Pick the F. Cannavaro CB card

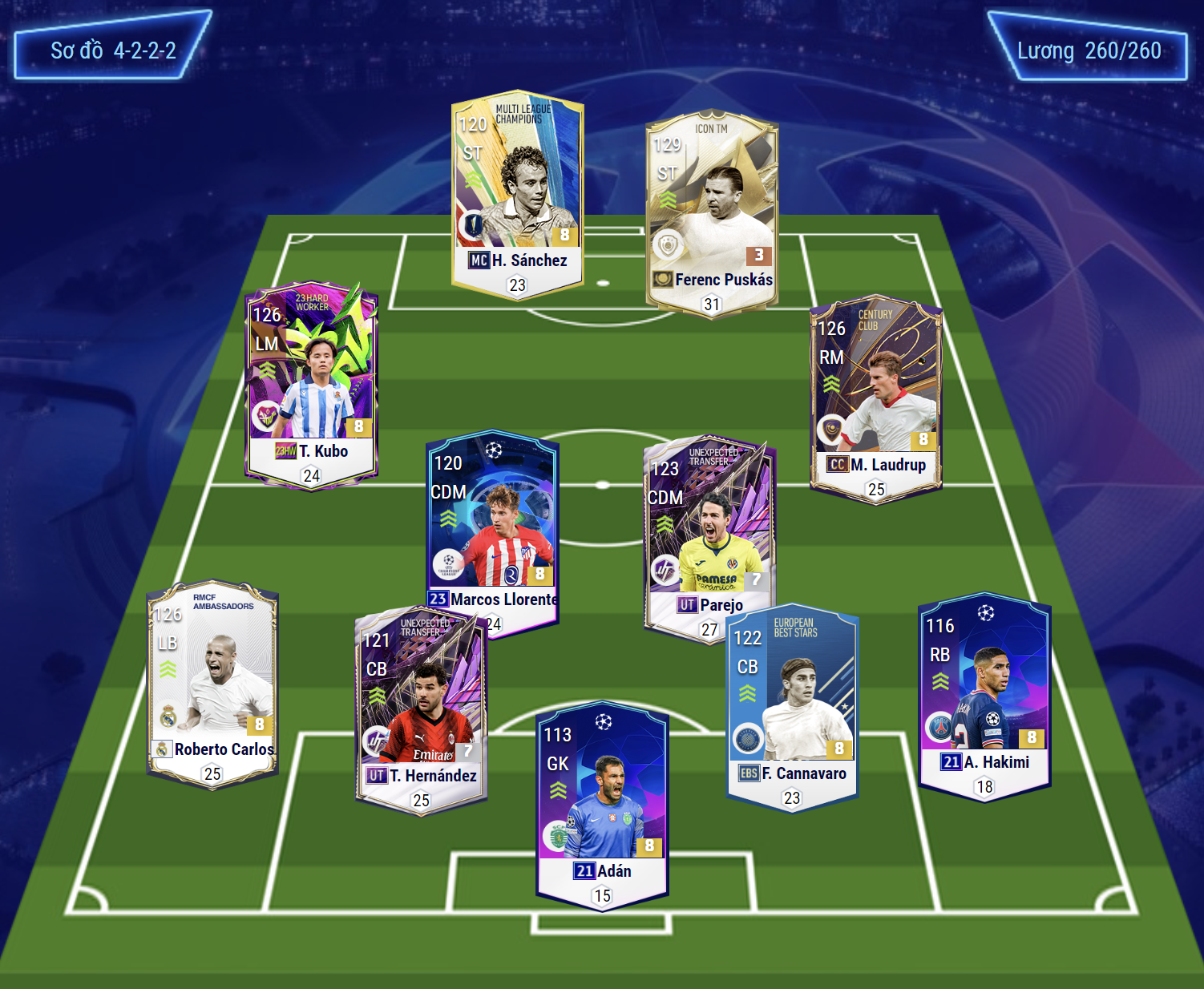pos(792,705)
